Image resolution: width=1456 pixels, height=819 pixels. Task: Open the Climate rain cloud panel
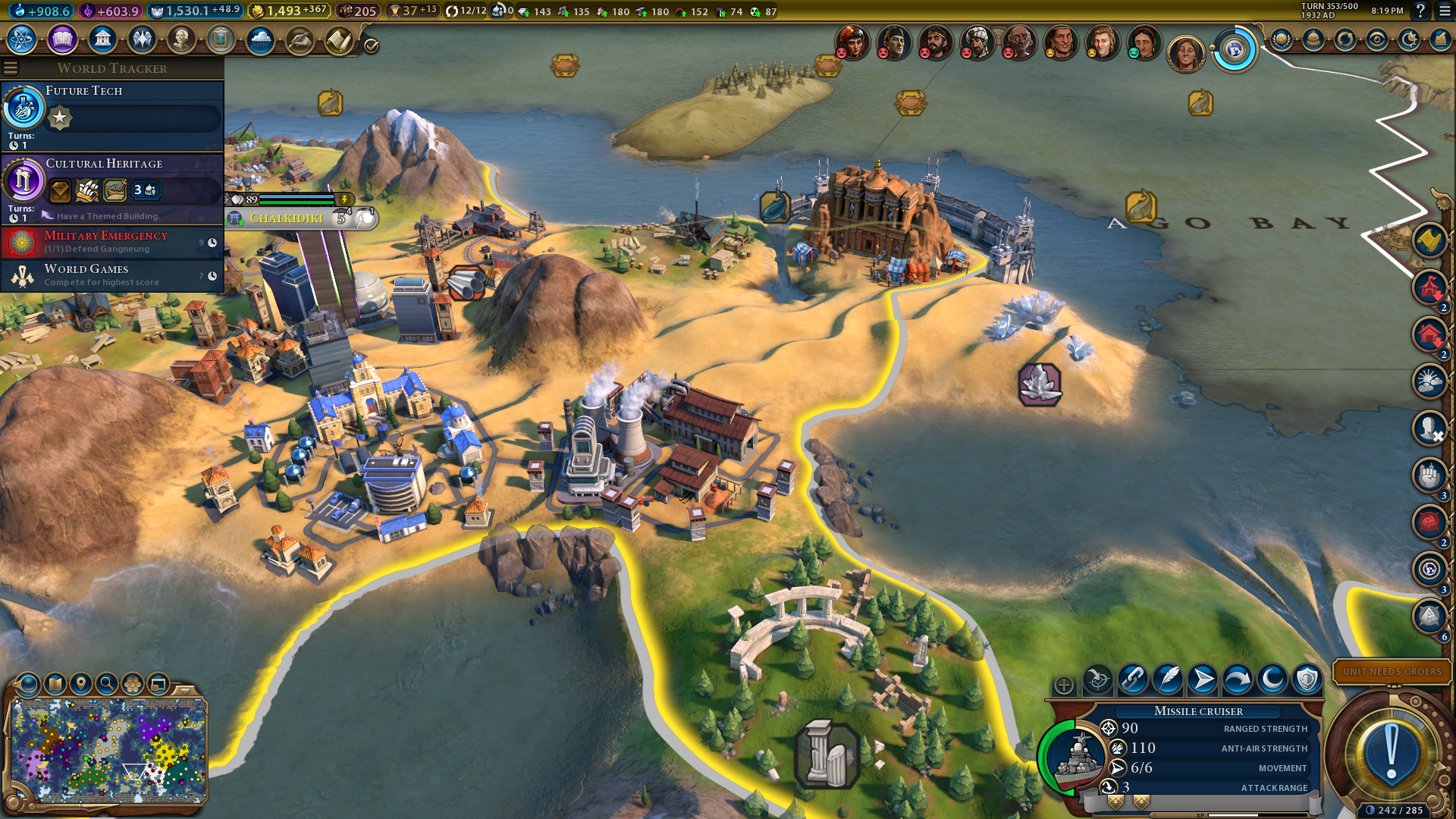(260, 39)
